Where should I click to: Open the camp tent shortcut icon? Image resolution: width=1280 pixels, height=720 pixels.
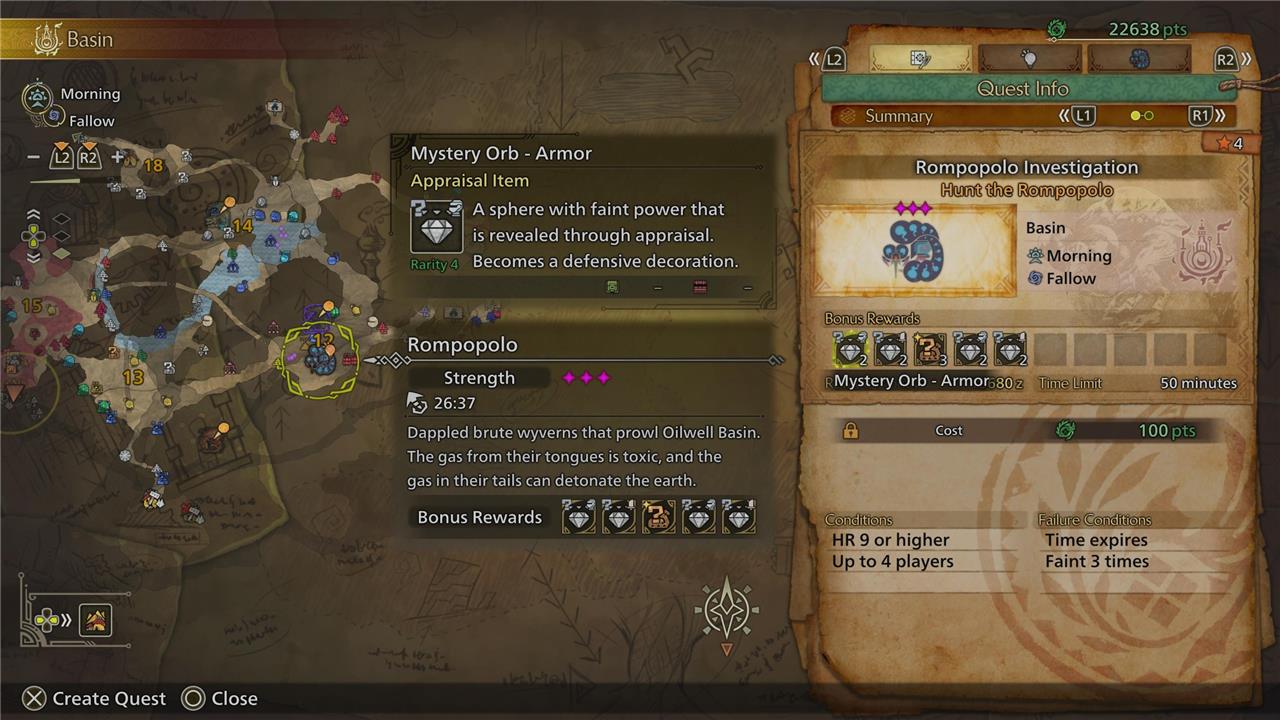tap(95, 621)
